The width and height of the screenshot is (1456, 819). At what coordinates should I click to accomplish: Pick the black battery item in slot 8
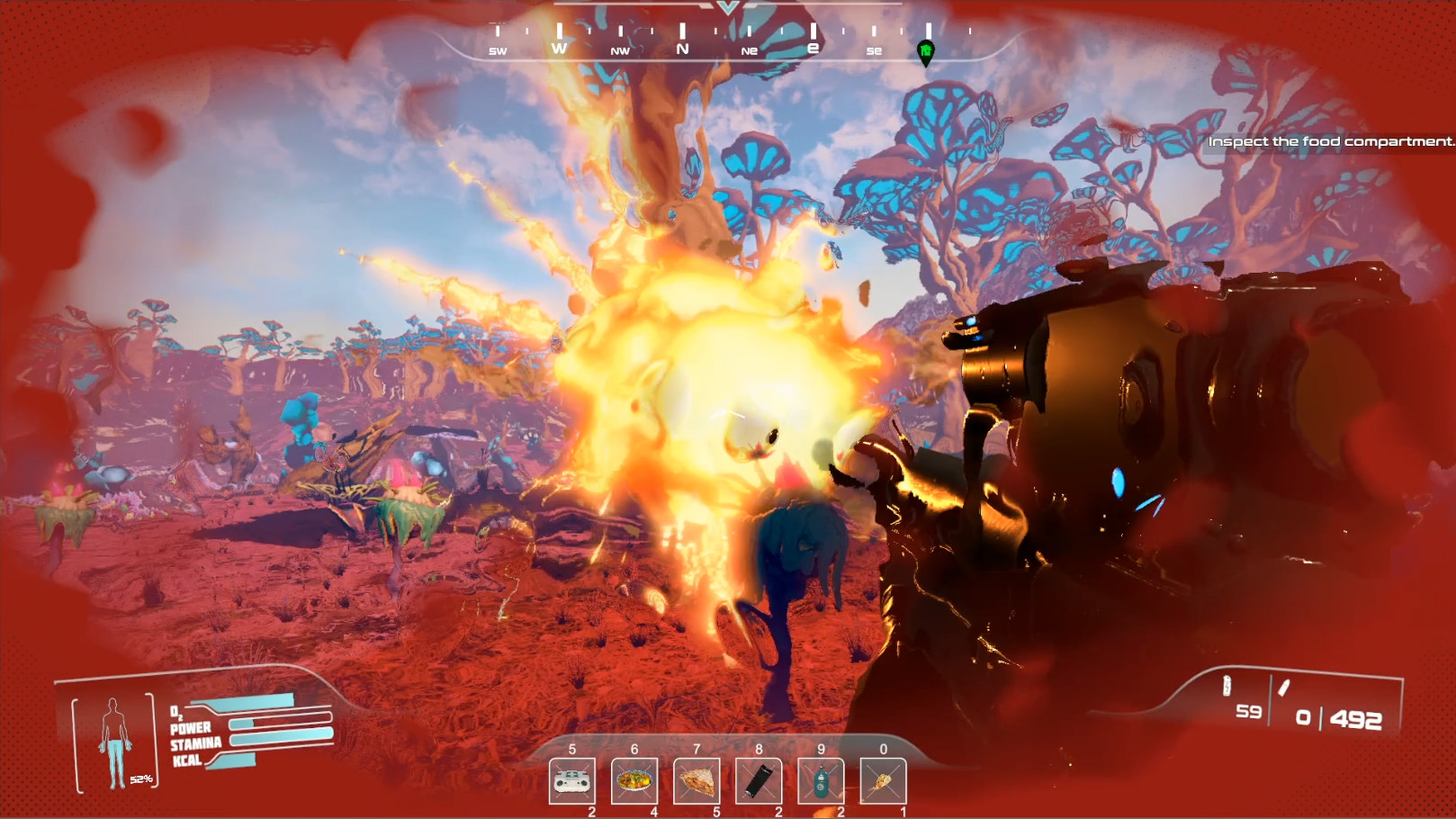(x=759, y=780)
